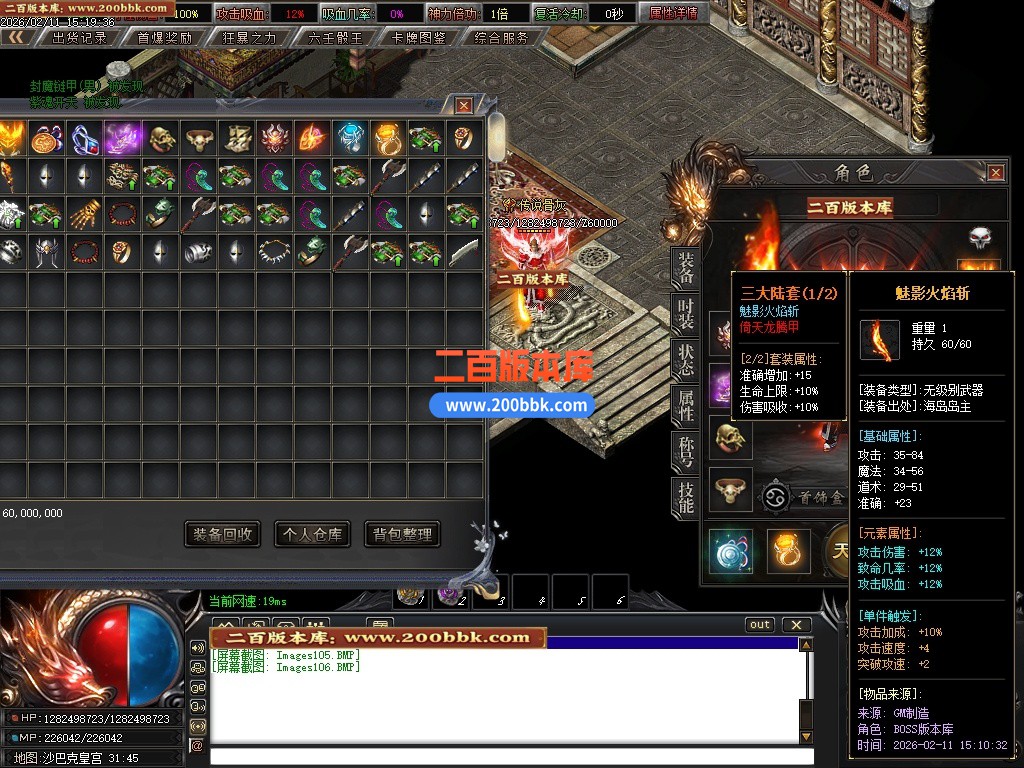
Task: Switch to the 称号 title tab
Action: tap(686, 451)
